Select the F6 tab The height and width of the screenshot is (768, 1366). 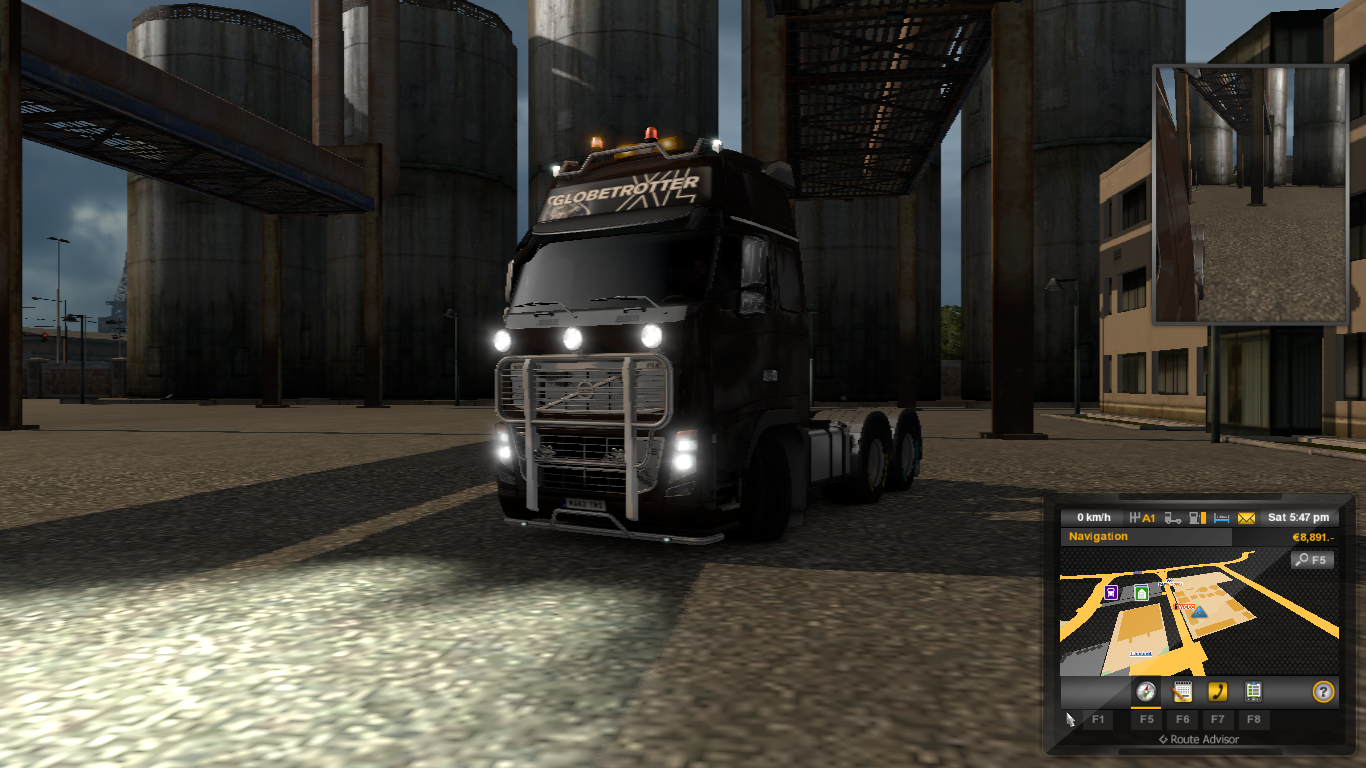click(x=1184, y=719)
